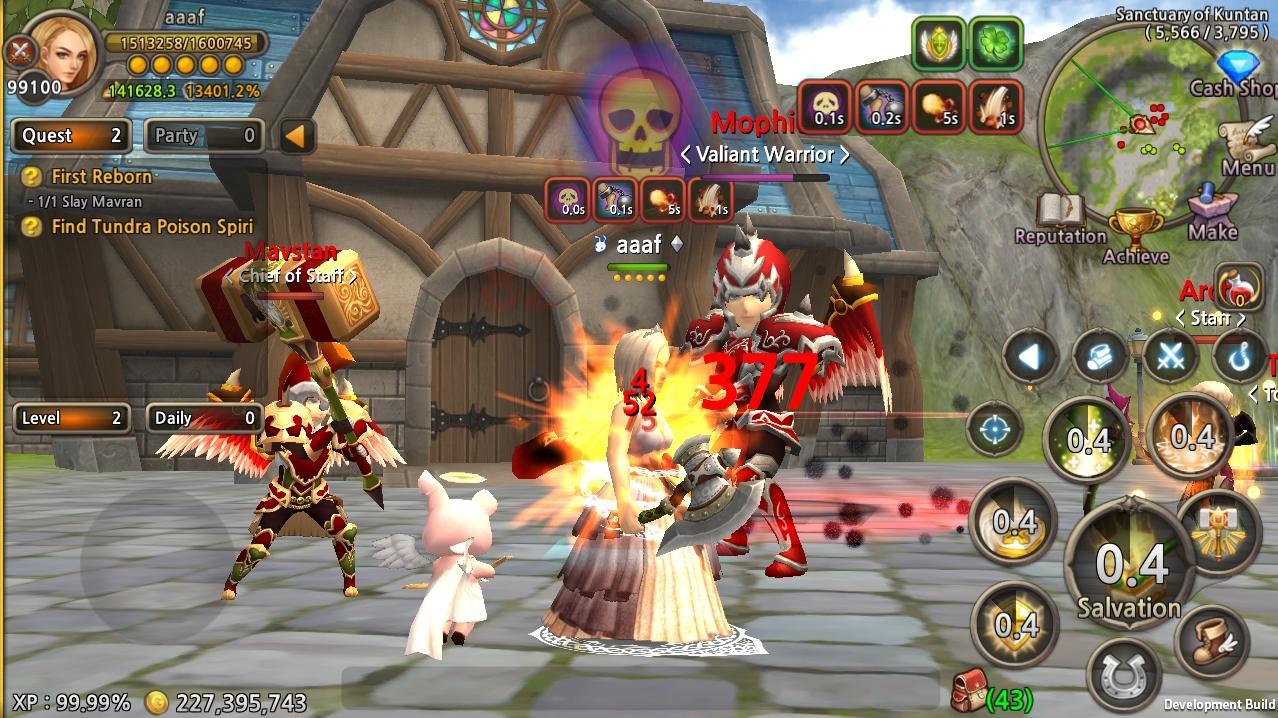
Task: Switch to the Party tab
Action: coord(204,136)
